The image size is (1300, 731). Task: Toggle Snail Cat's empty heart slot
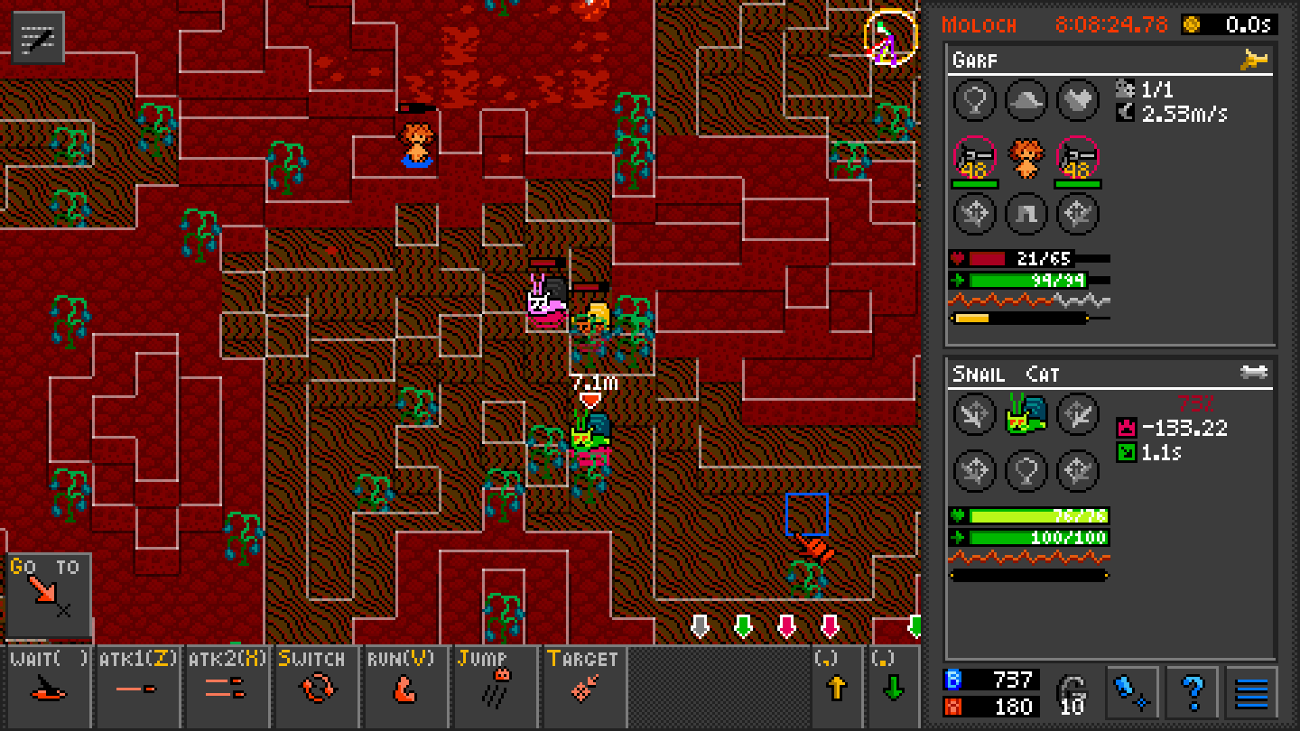(1026, 470)
